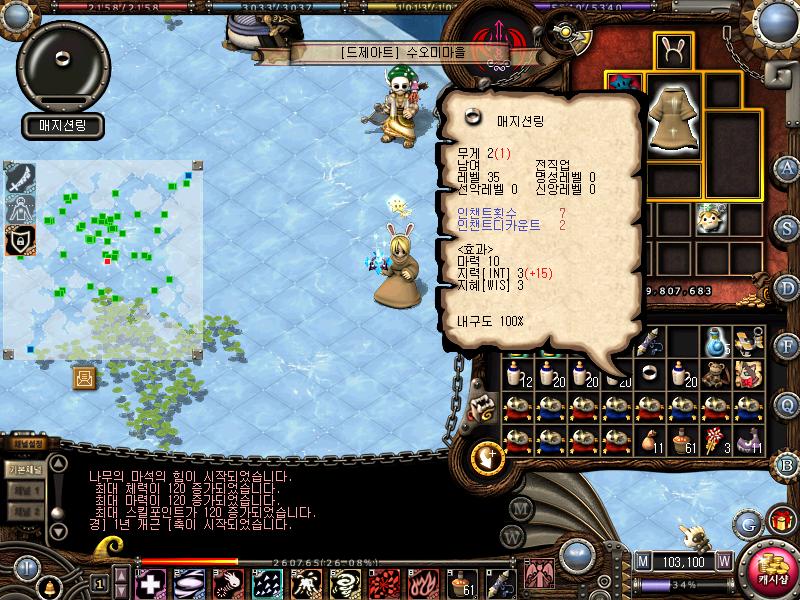The width and height of the screenshot is (800, 600).
Task: Activate the white cross heal skill
Action: click(x=151, y=584)
